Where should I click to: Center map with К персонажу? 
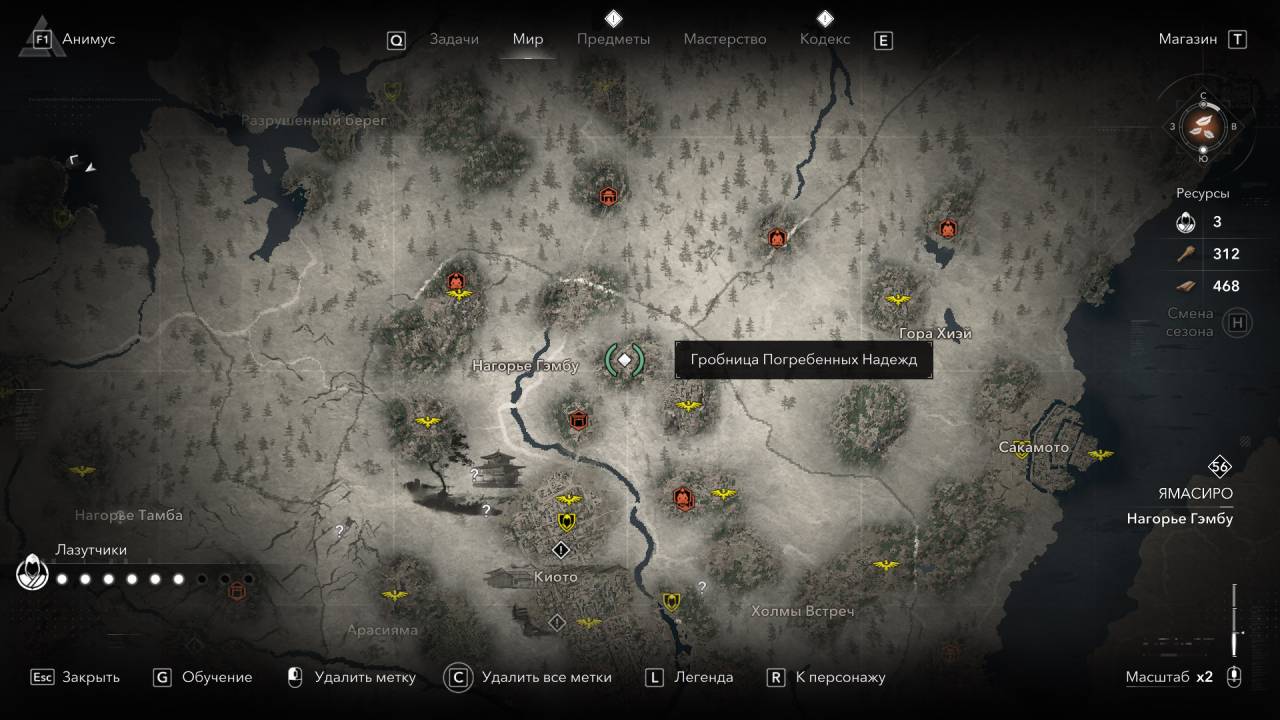[840, 677]
